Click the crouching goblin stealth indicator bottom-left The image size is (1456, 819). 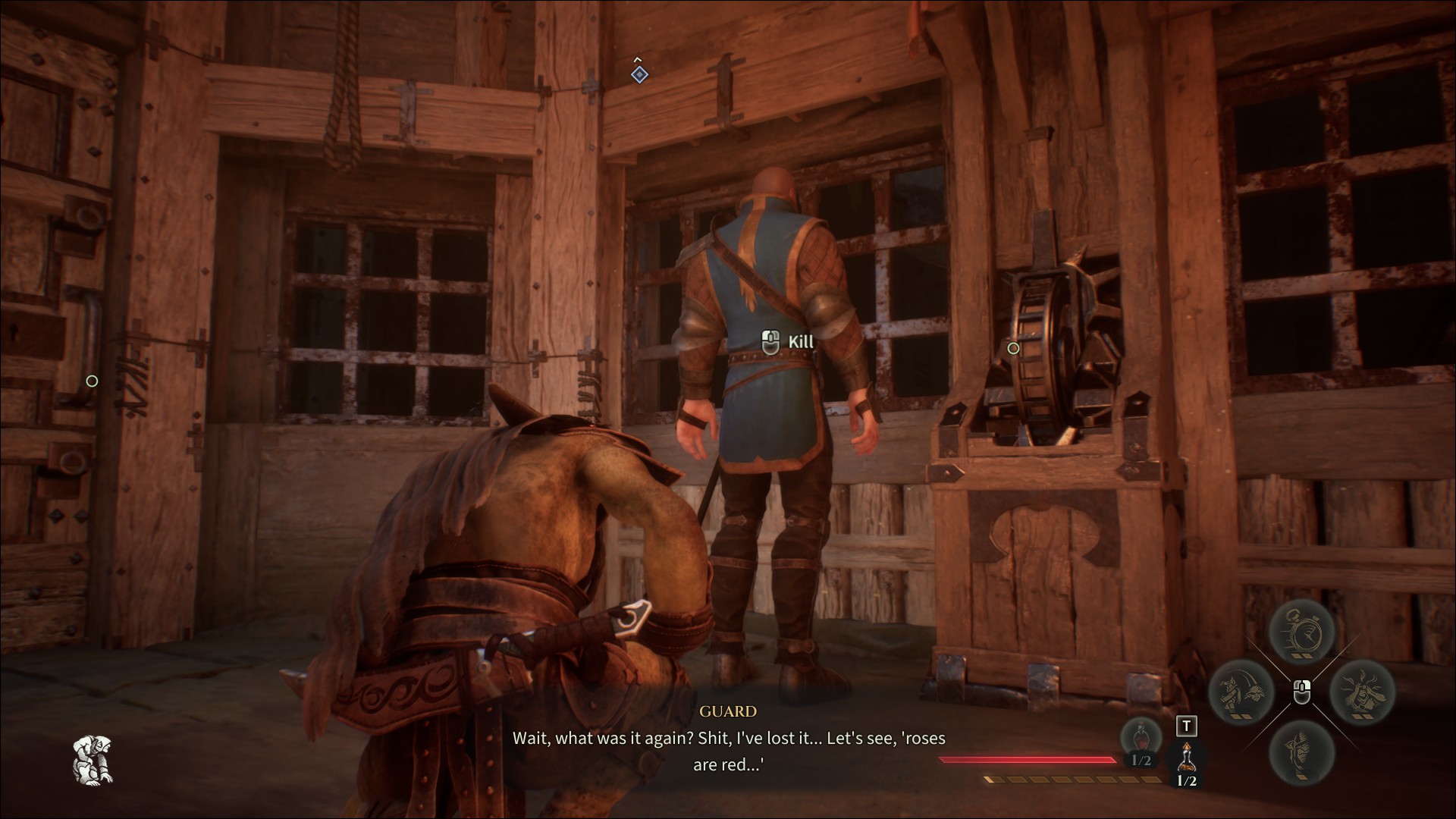[94, 761]
